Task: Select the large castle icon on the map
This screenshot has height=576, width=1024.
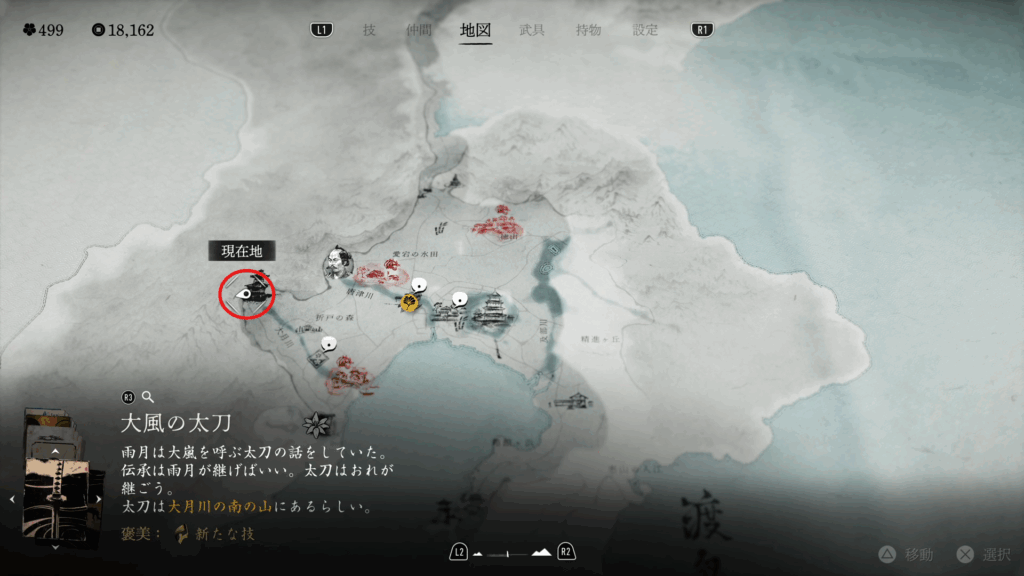Action: click(494, 311)
